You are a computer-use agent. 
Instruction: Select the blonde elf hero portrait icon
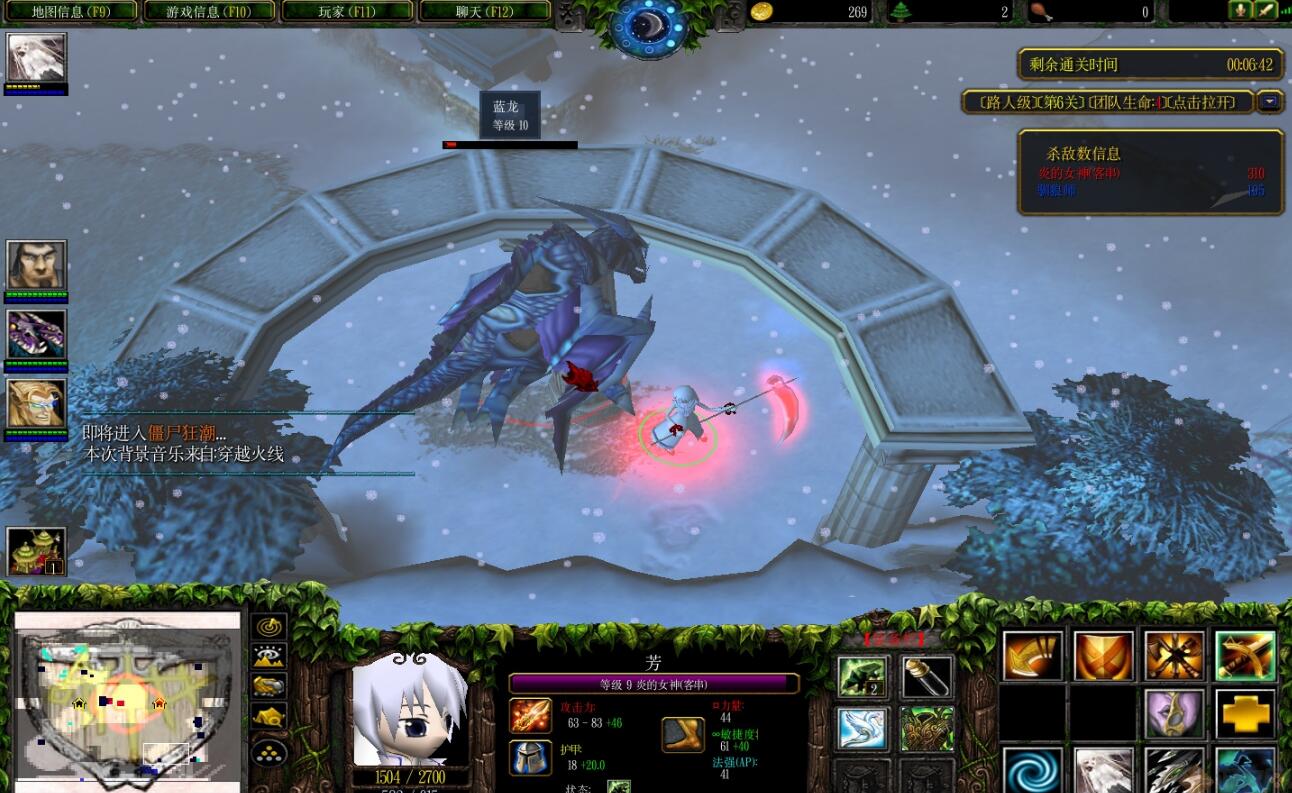(x=37, y=404)
